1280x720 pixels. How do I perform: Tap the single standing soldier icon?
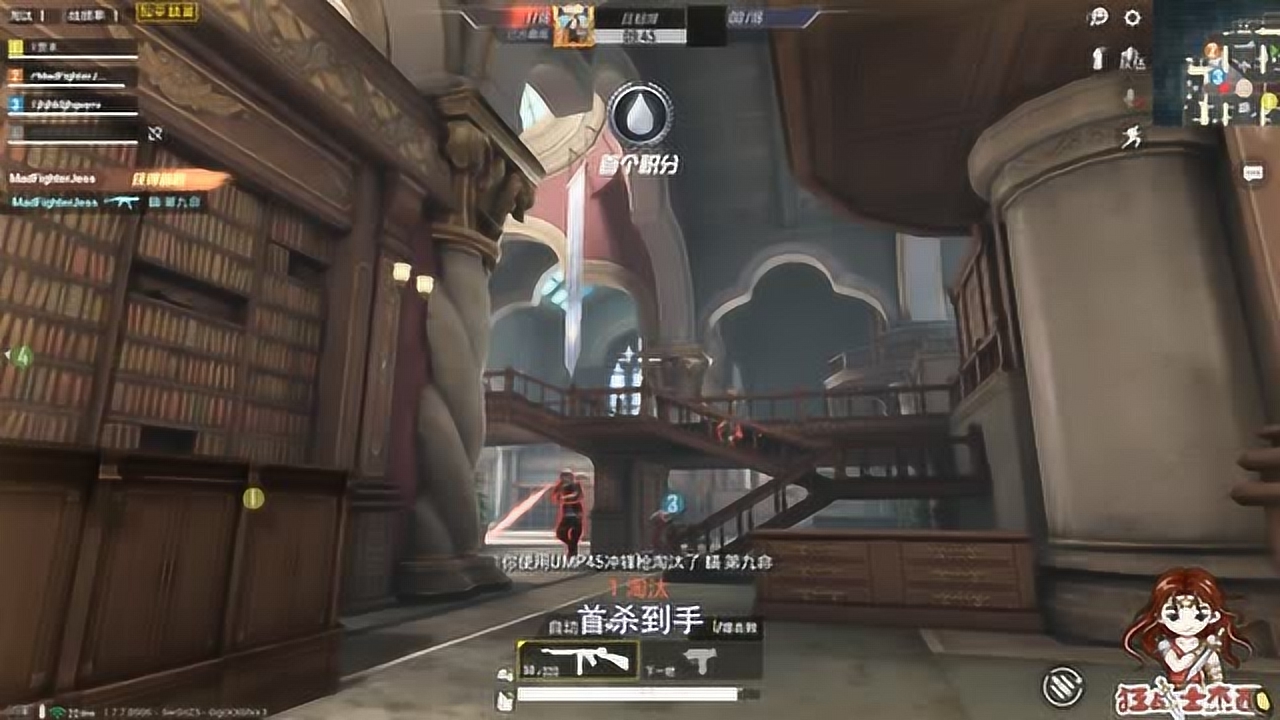(x=1099, y=58)
